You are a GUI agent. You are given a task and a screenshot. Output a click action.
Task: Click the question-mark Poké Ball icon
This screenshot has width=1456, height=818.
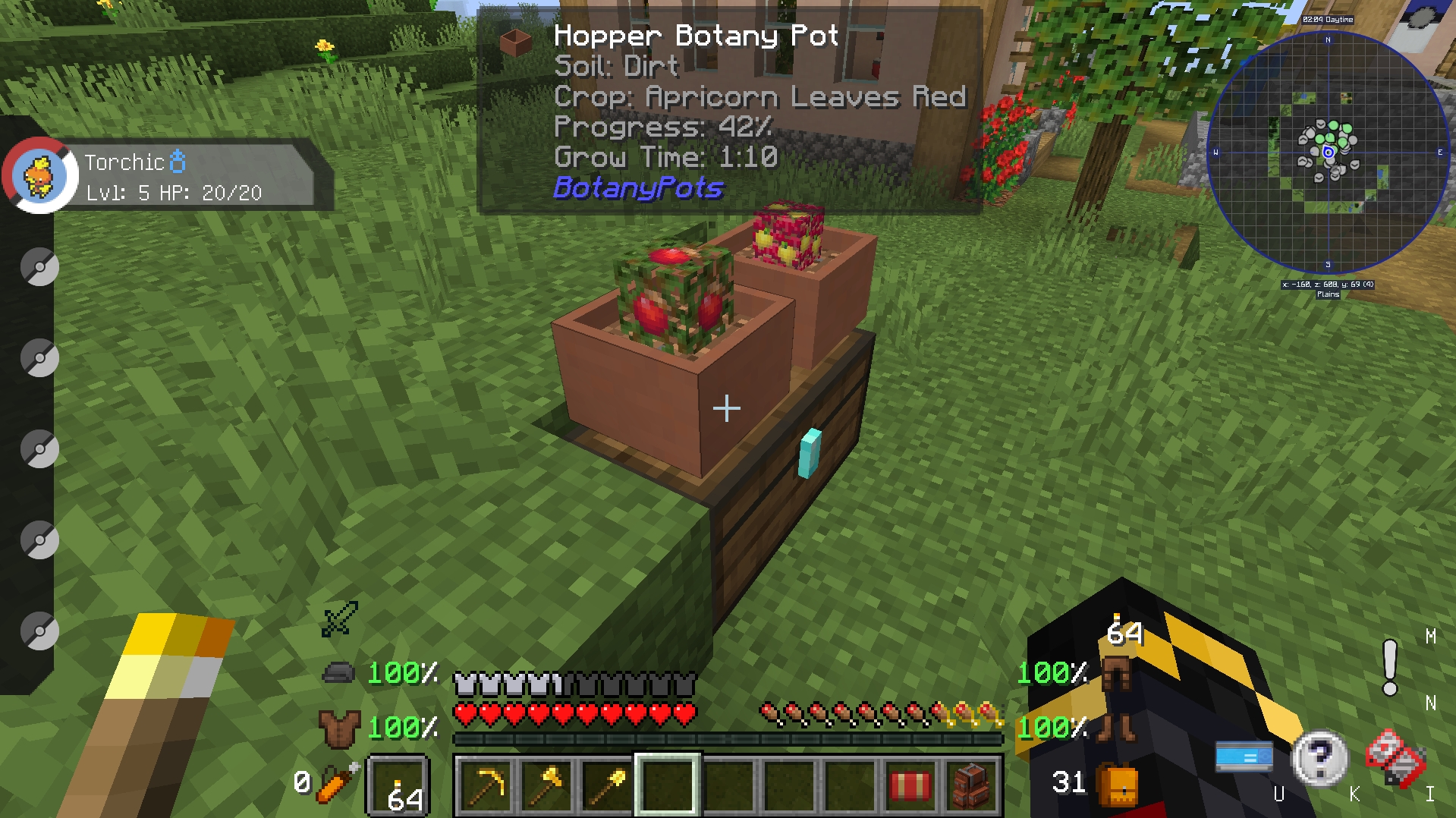[x=1319, y=759]
